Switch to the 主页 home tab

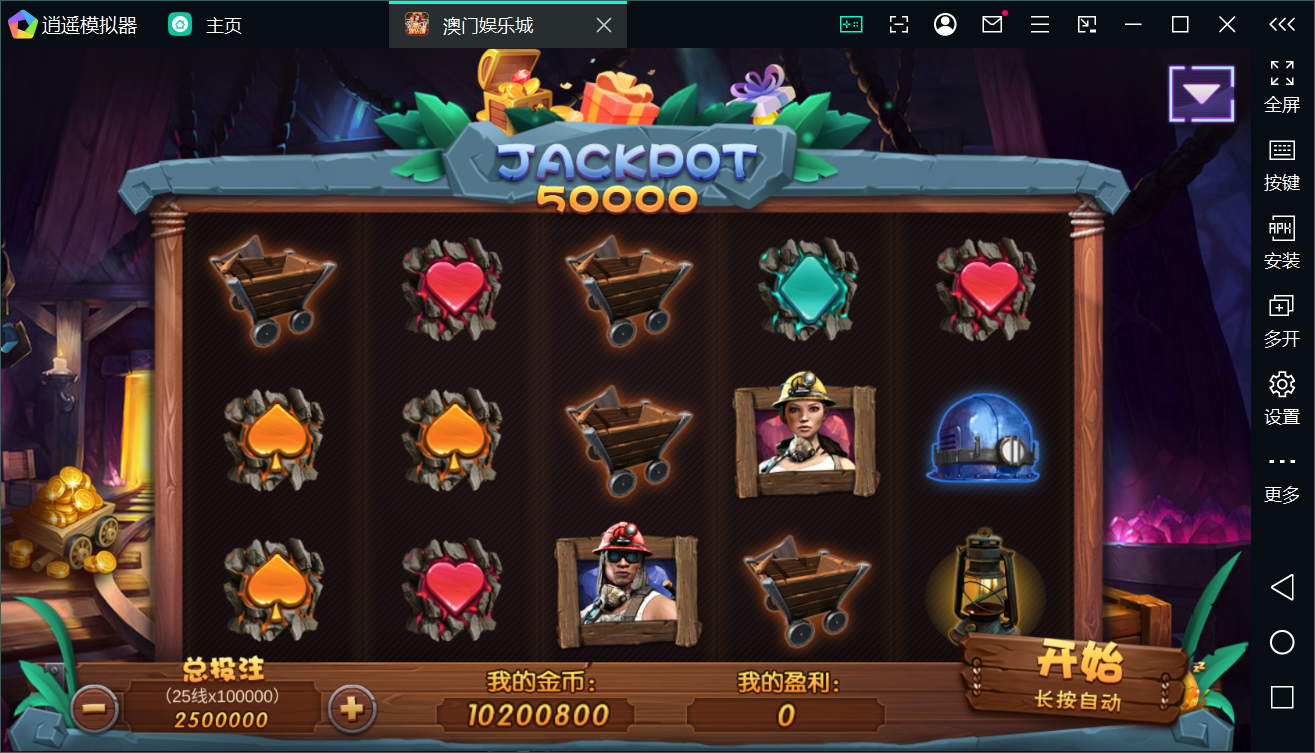[x=206, y=25]
